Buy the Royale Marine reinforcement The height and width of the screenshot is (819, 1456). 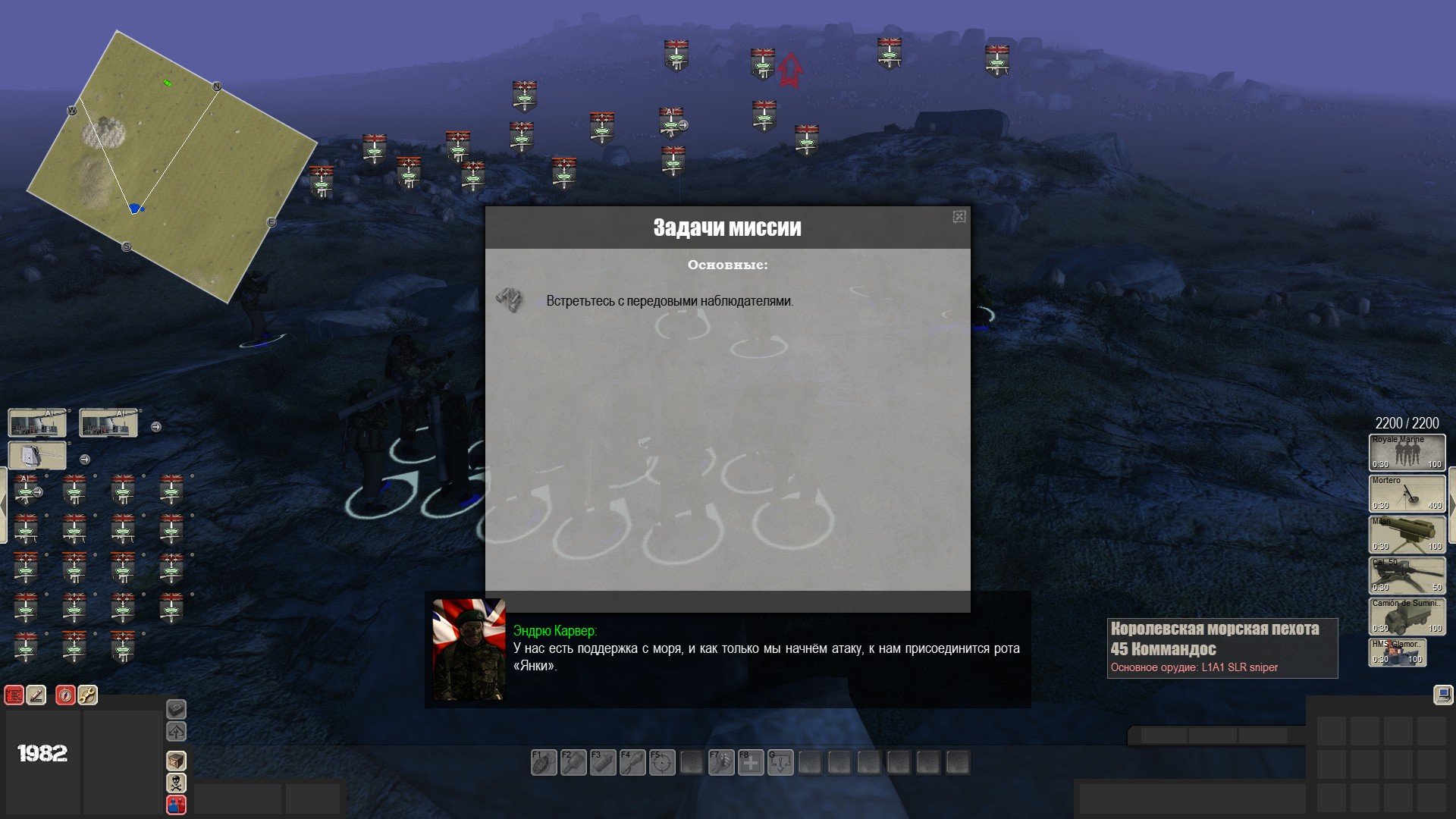pyautogui.click(x=1407, y=452)
